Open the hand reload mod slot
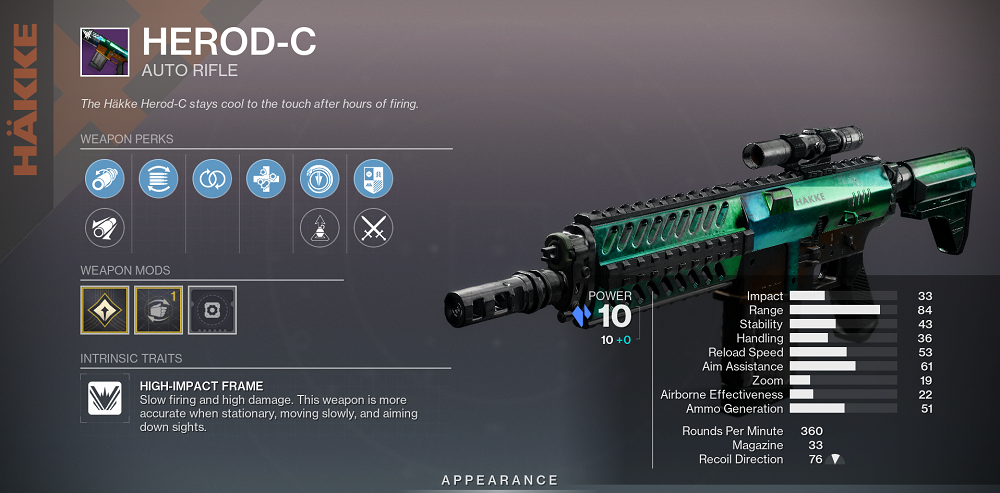1000x493 pixels. (x=158, y=310)
